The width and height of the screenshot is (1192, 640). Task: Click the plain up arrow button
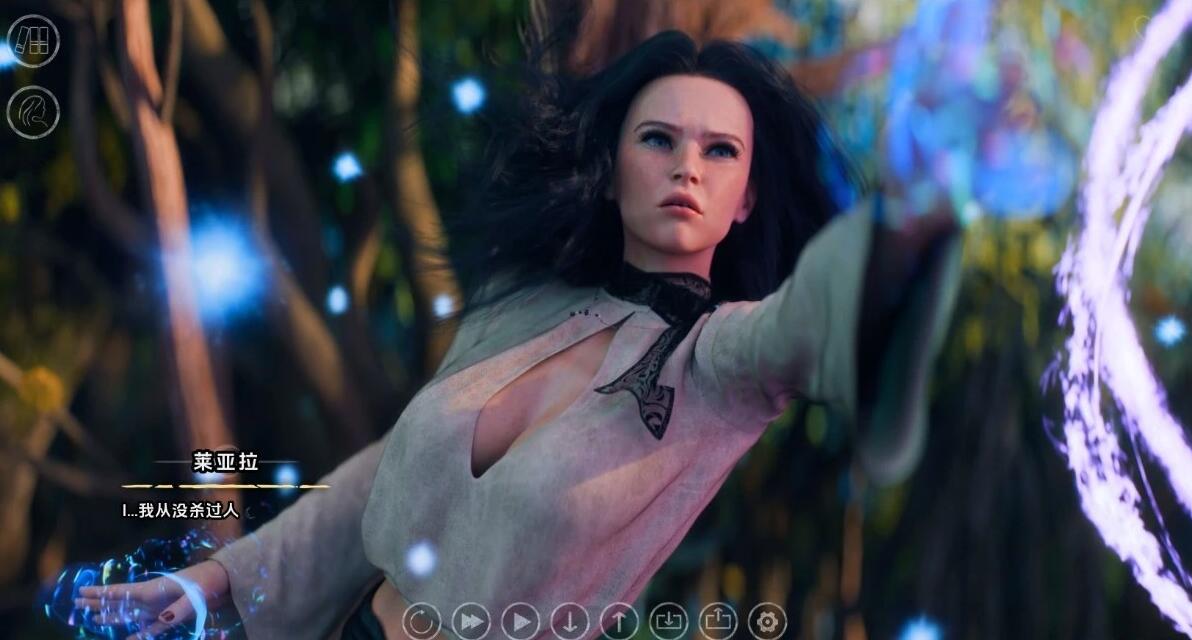(x=619, y=621)
